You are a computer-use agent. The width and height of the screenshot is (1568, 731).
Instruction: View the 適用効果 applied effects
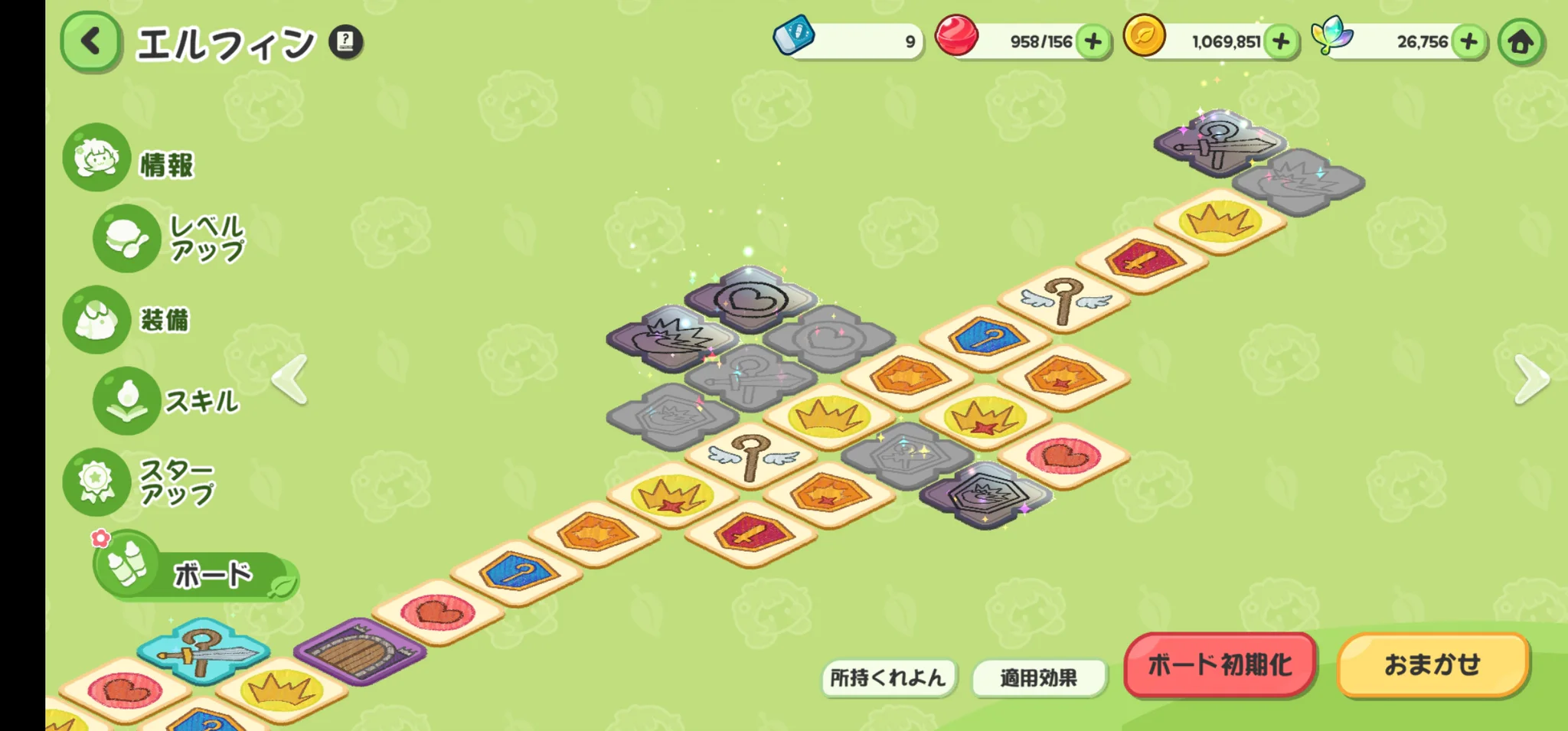tap(1038, 677)
